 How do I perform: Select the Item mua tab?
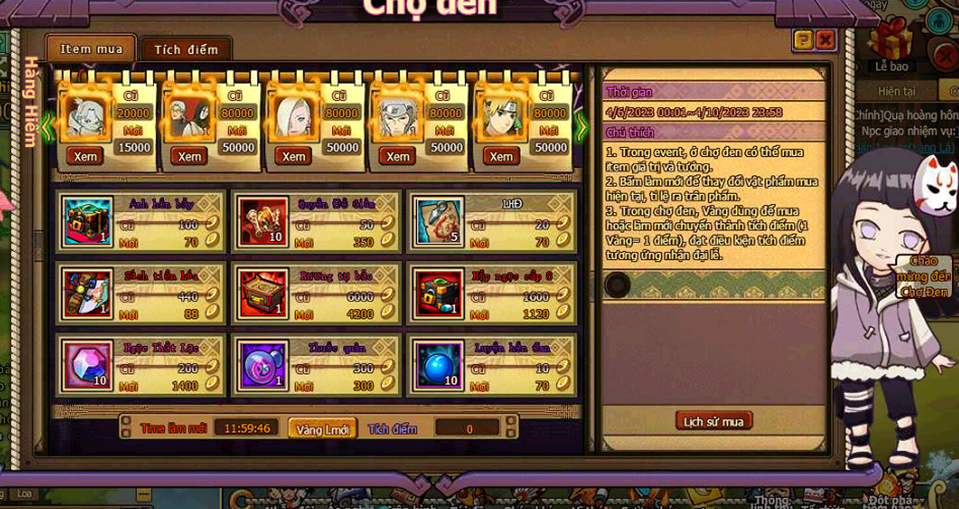pos(91,49)
